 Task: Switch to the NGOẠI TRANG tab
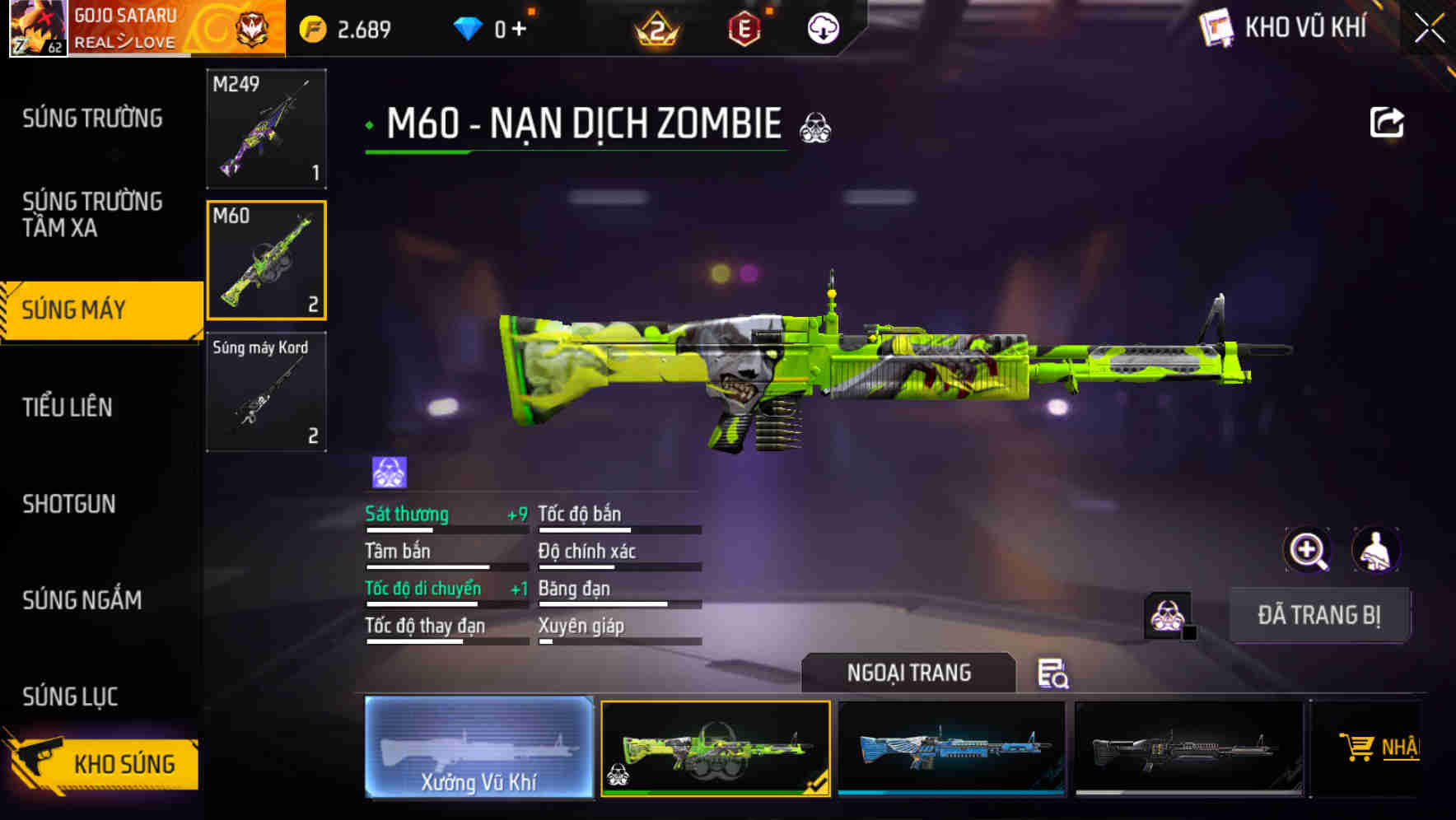coord(908,673)
